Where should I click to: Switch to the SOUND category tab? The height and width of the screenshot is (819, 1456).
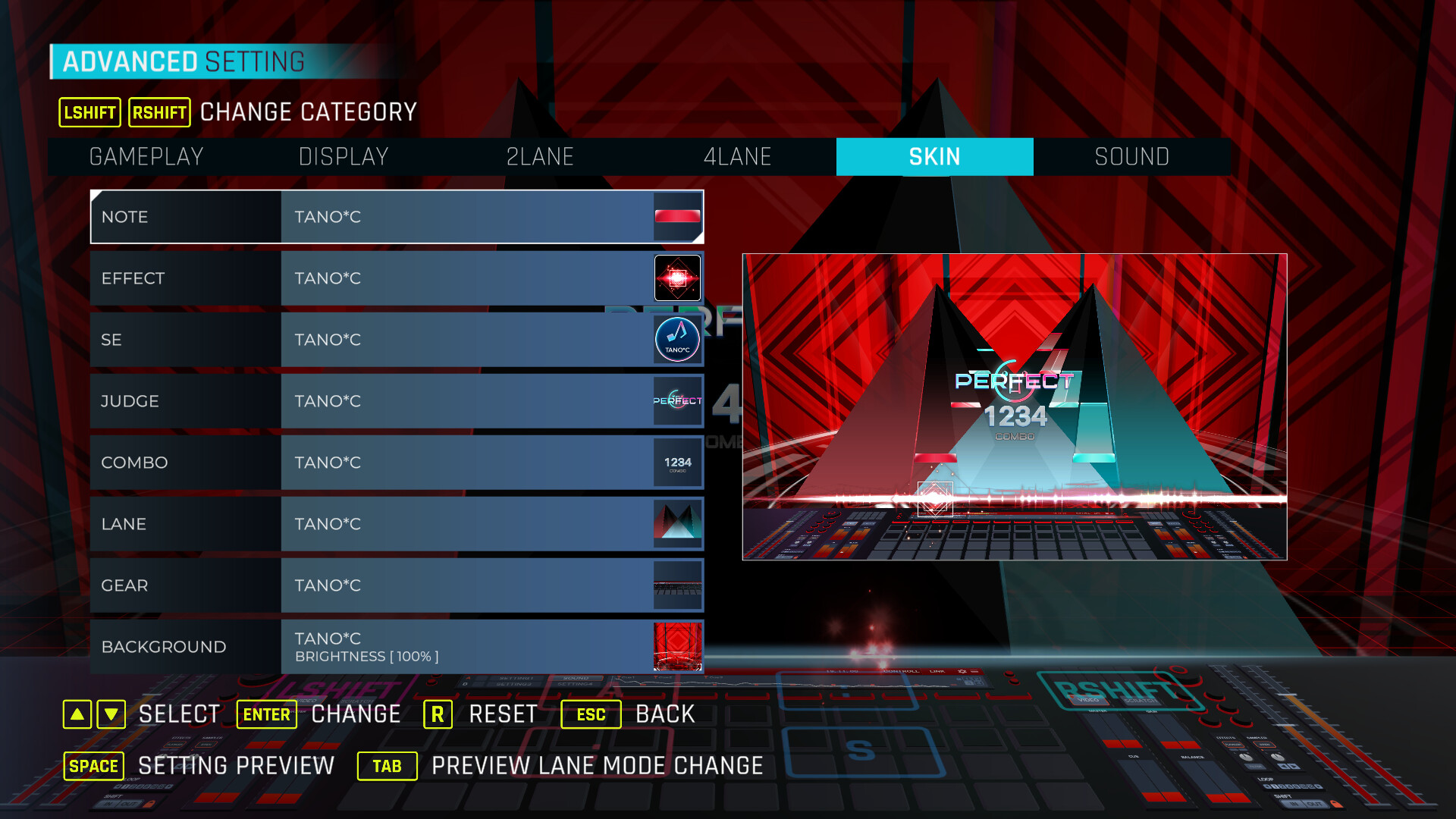tap(1132, 157)
